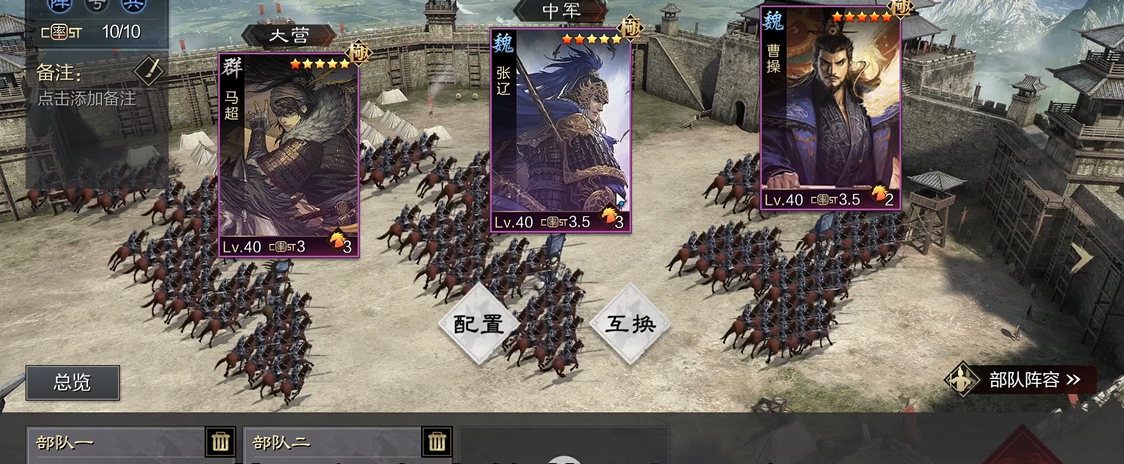Click the 阵 round icon
The image size is (1124, 464).
point(58,5)
